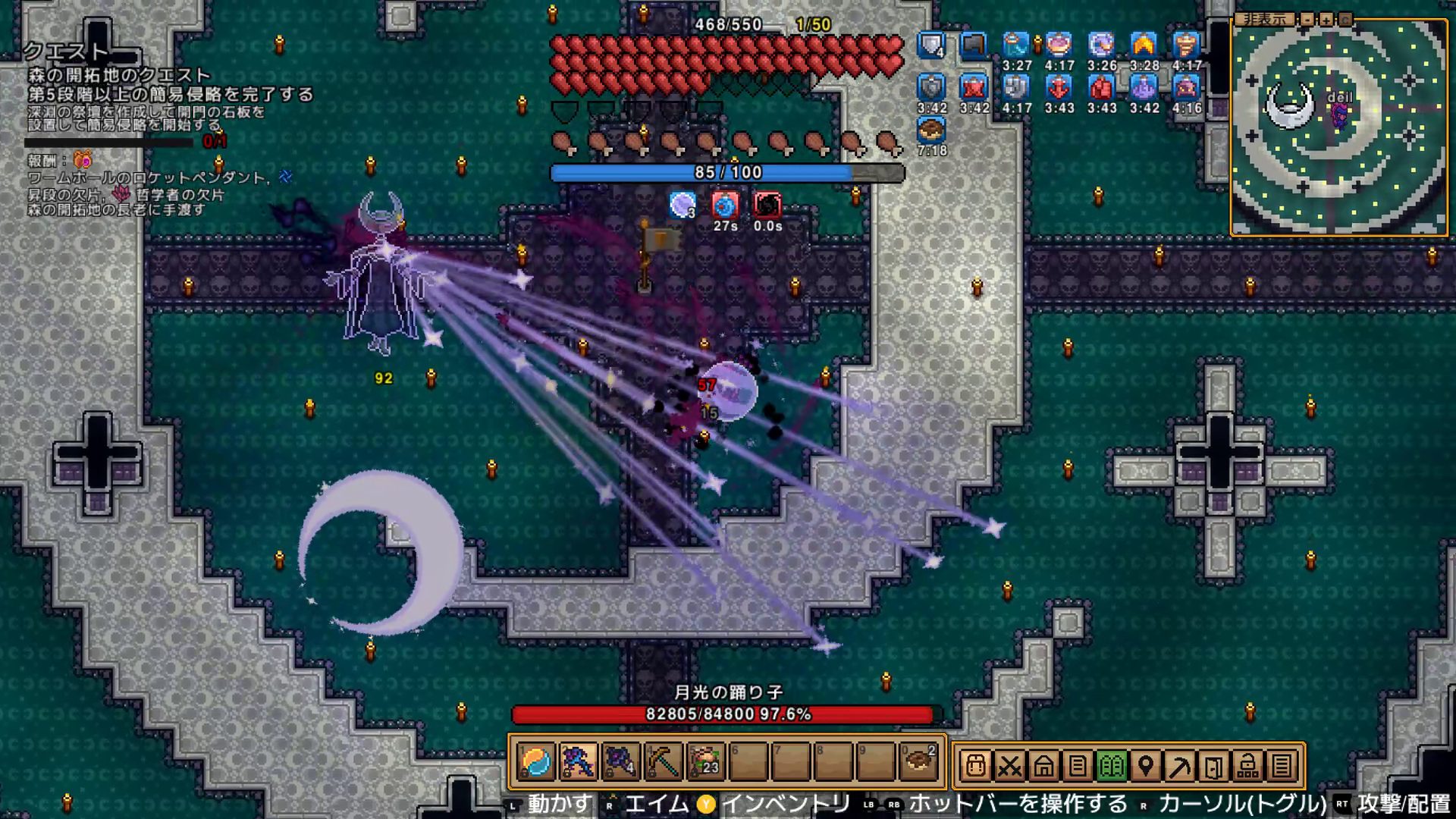Open the backpack inventory button
Viewport: 1456px width, 819px height.
(x=976, y=766)
